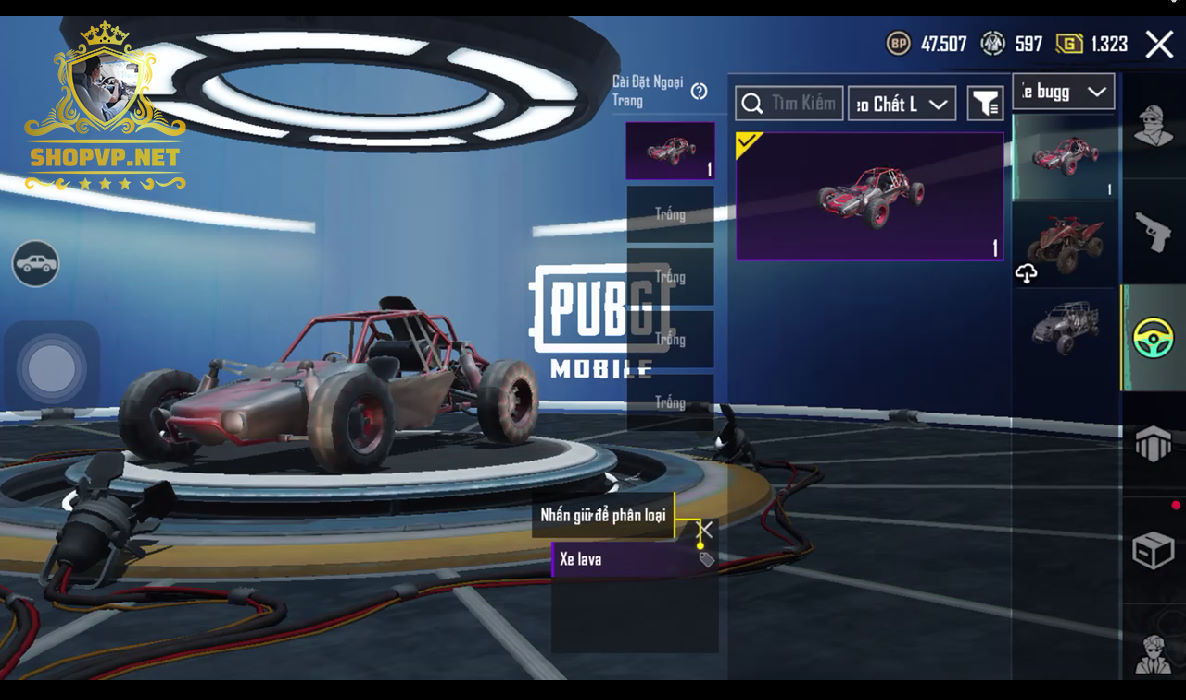This screenshot has width=1186, height=700.
Task: Select the large red buggy skin card
Action: click(869, 196)
